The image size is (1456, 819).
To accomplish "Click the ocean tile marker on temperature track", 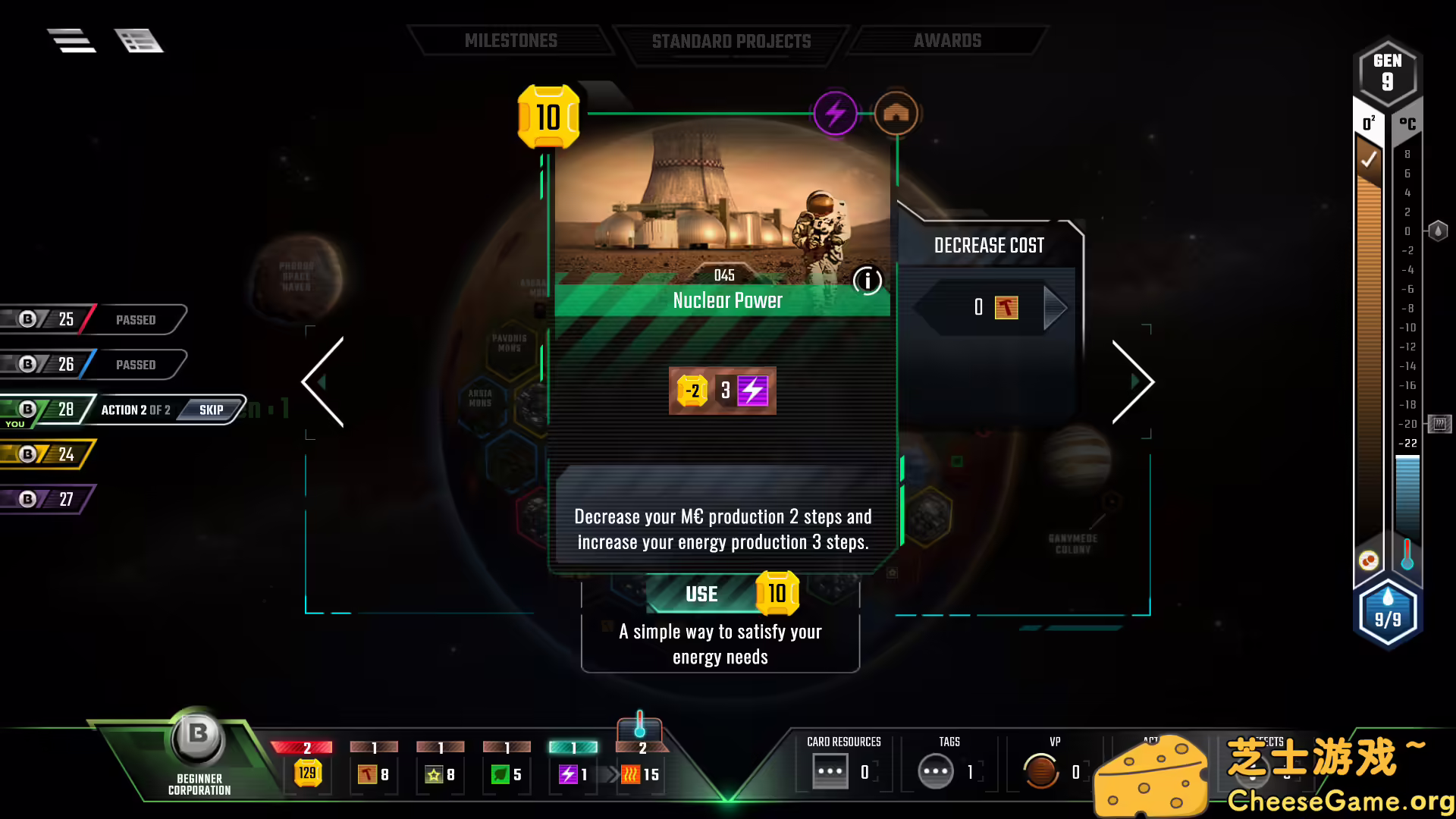I will click(x=1437, y=231).
